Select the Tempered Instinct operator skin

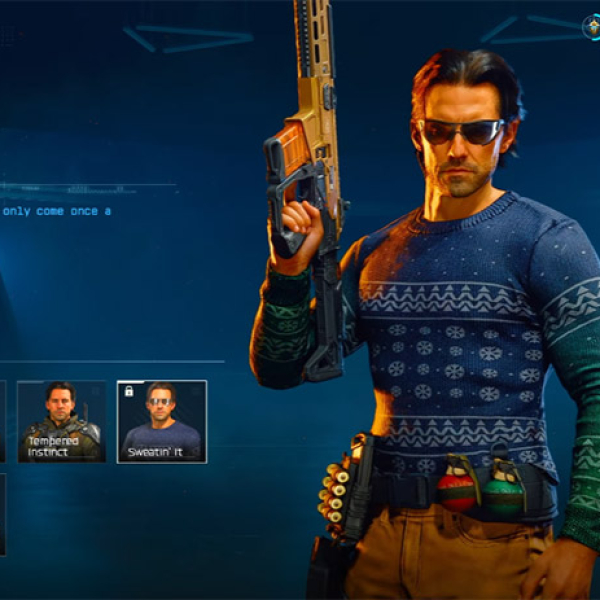click(61, 421)
